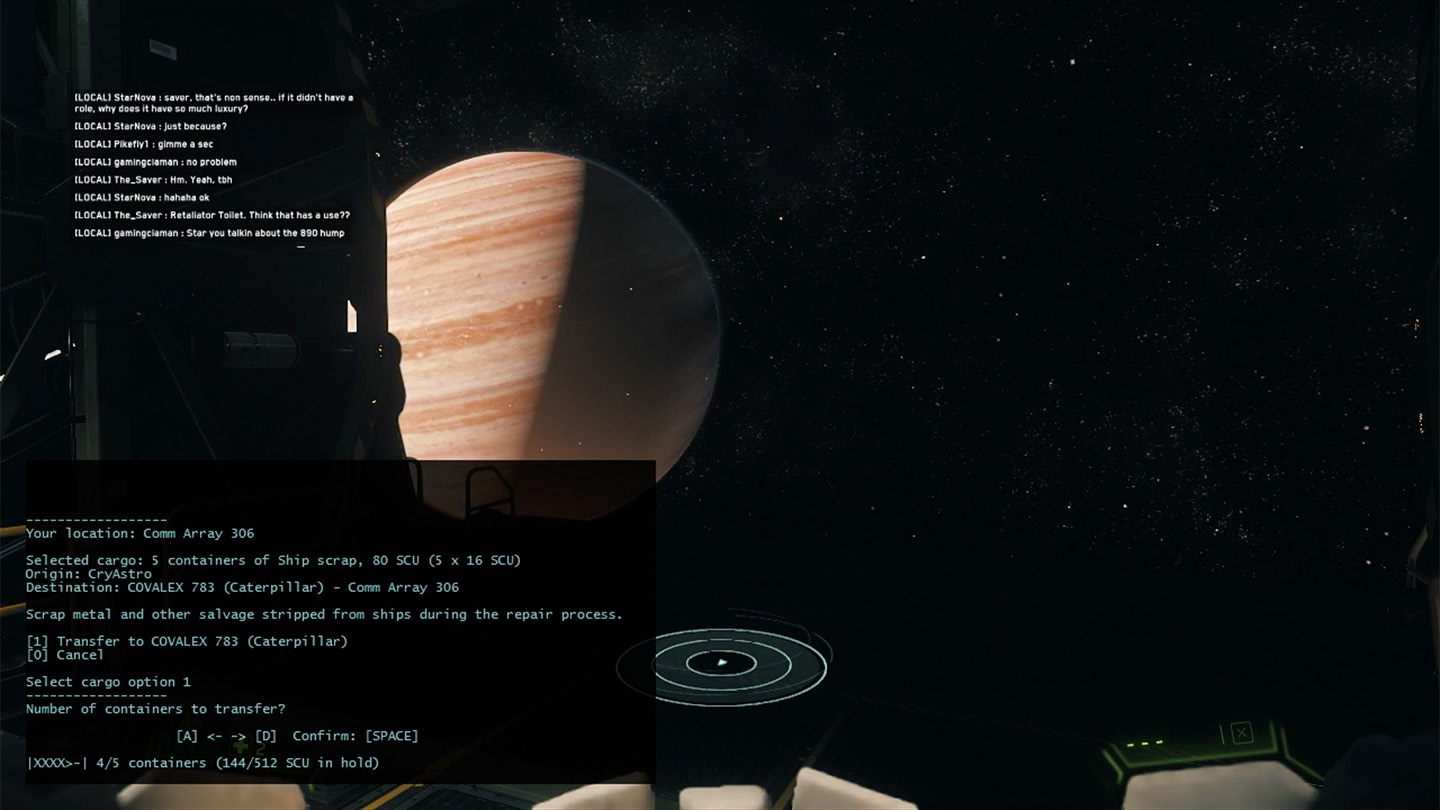Toggle cargo option [1] Transfer to COVALEX 783
Screen dimensions: 1440x810
[x=187, y=640]
